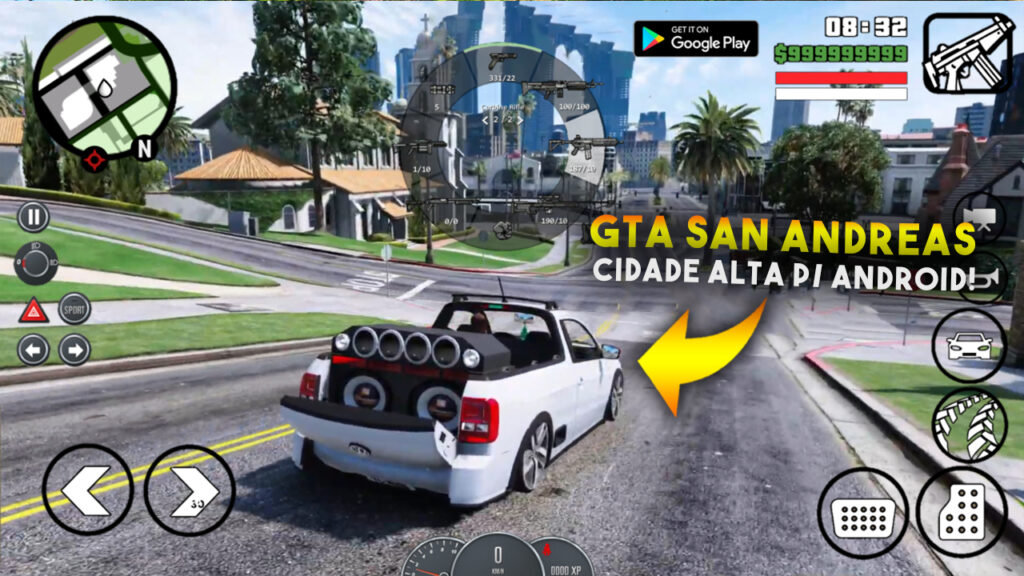This screenshot has height=576, width=1024.
Task: Switch on the left turn signal arrow
Action: (x=33, y=350)
